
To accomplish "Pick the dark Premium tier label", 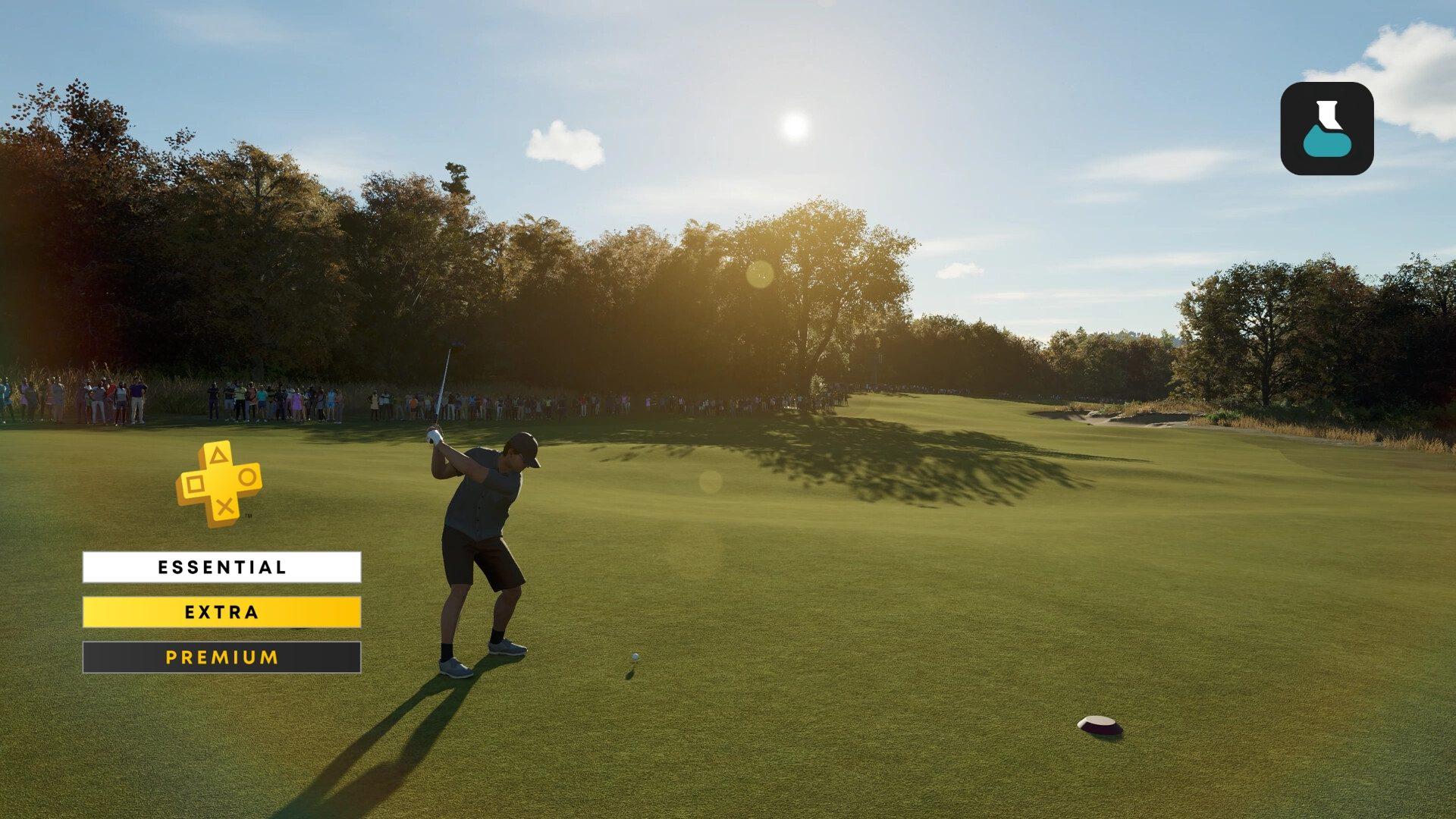I will point(221,657).
